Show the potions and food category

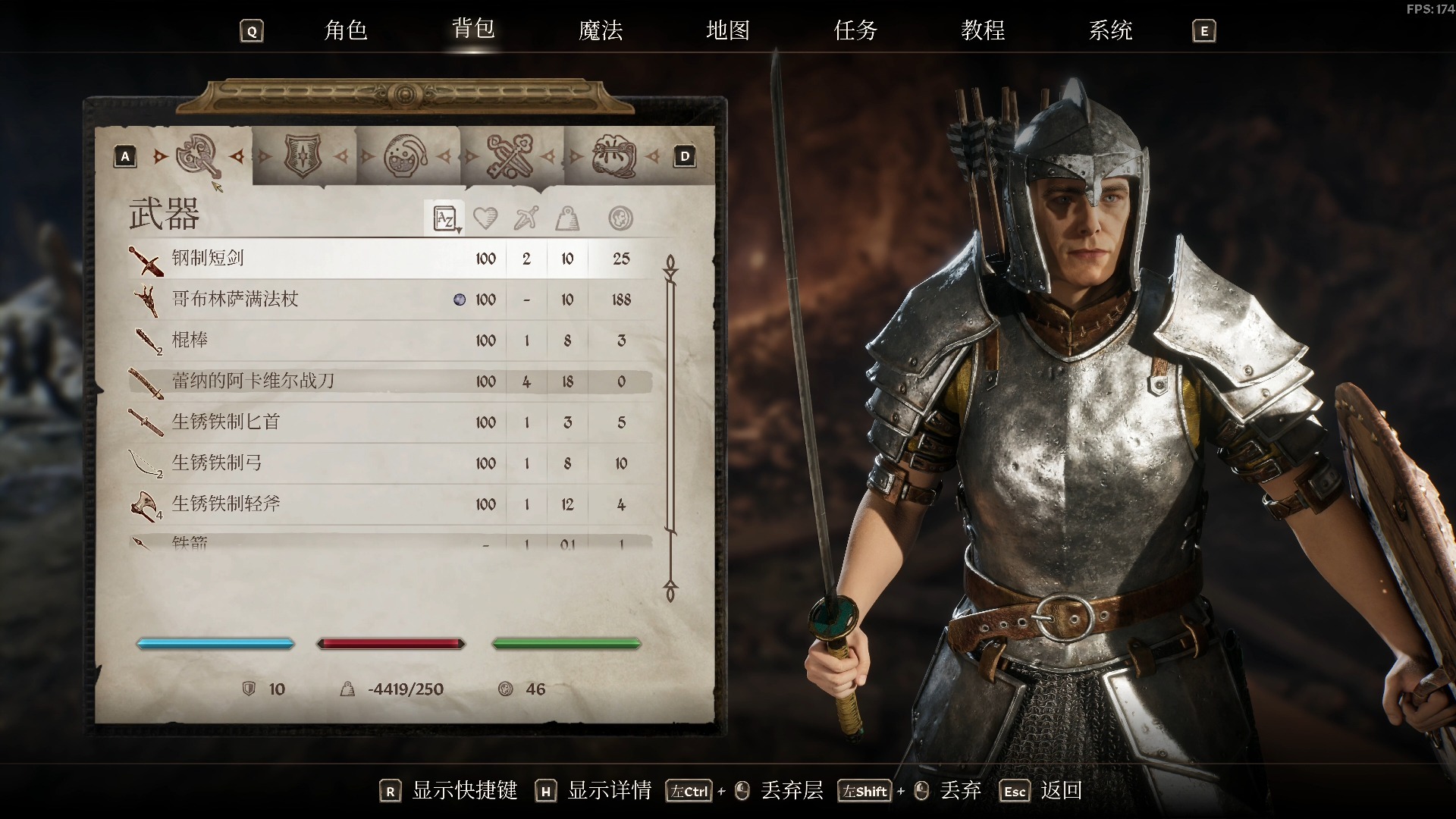(406, 156)
